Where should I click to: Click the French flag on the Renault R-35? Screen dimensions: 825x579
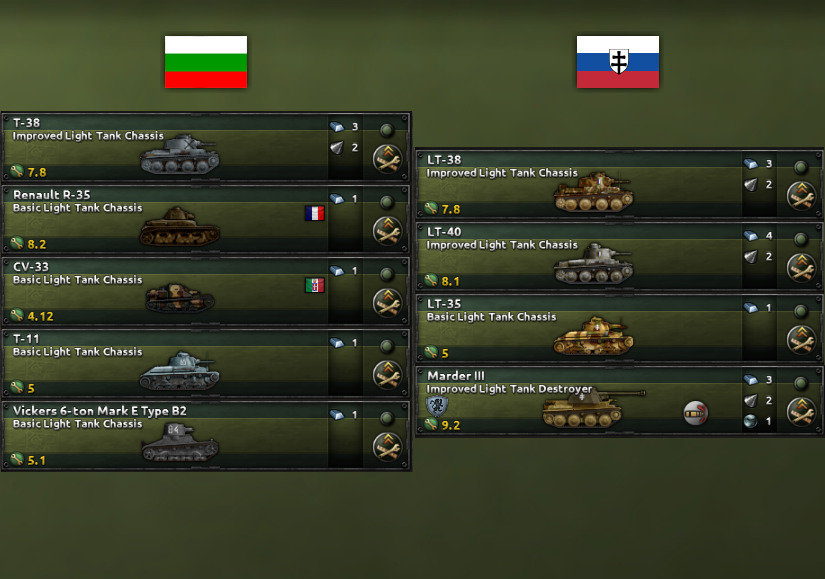(315, 213)
